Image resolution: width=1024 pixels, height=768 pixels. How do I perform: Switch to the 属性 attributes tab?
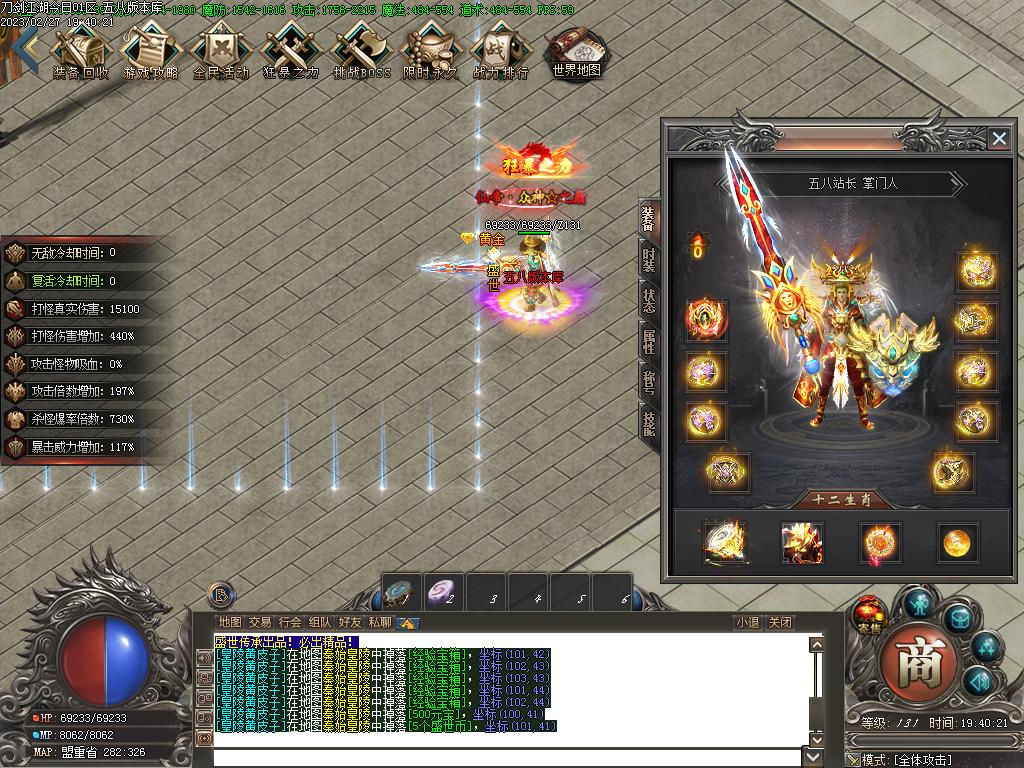[649, 341]
